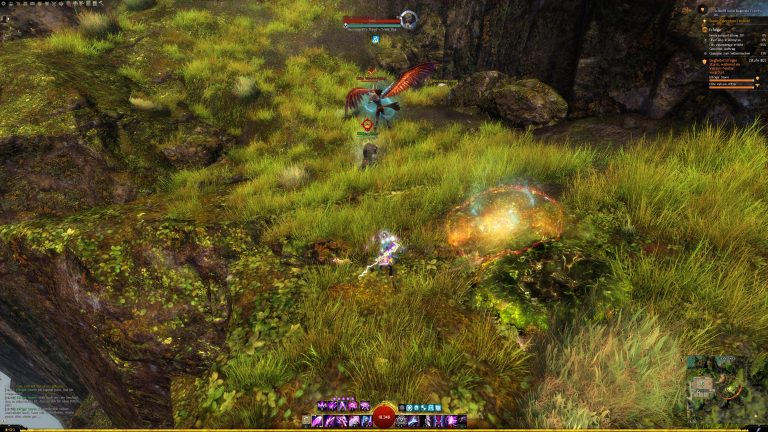Use the healing skill beside the health orb

click(402, 422)
